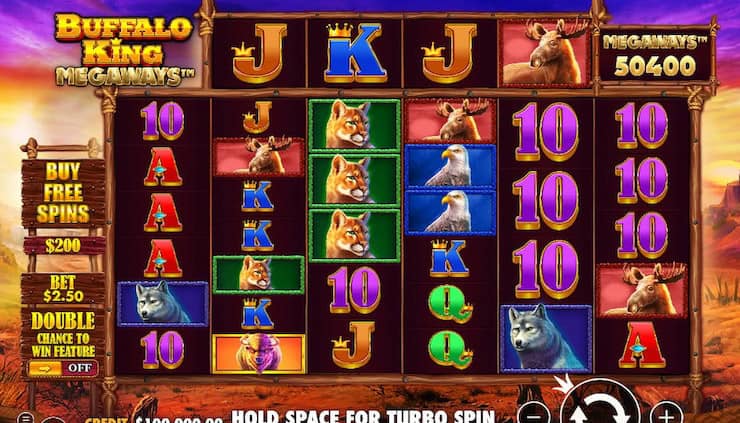The height and width of the screenshot is (423, 740).
Task: Increase the bet with the plus button
Action: (666, 413)
